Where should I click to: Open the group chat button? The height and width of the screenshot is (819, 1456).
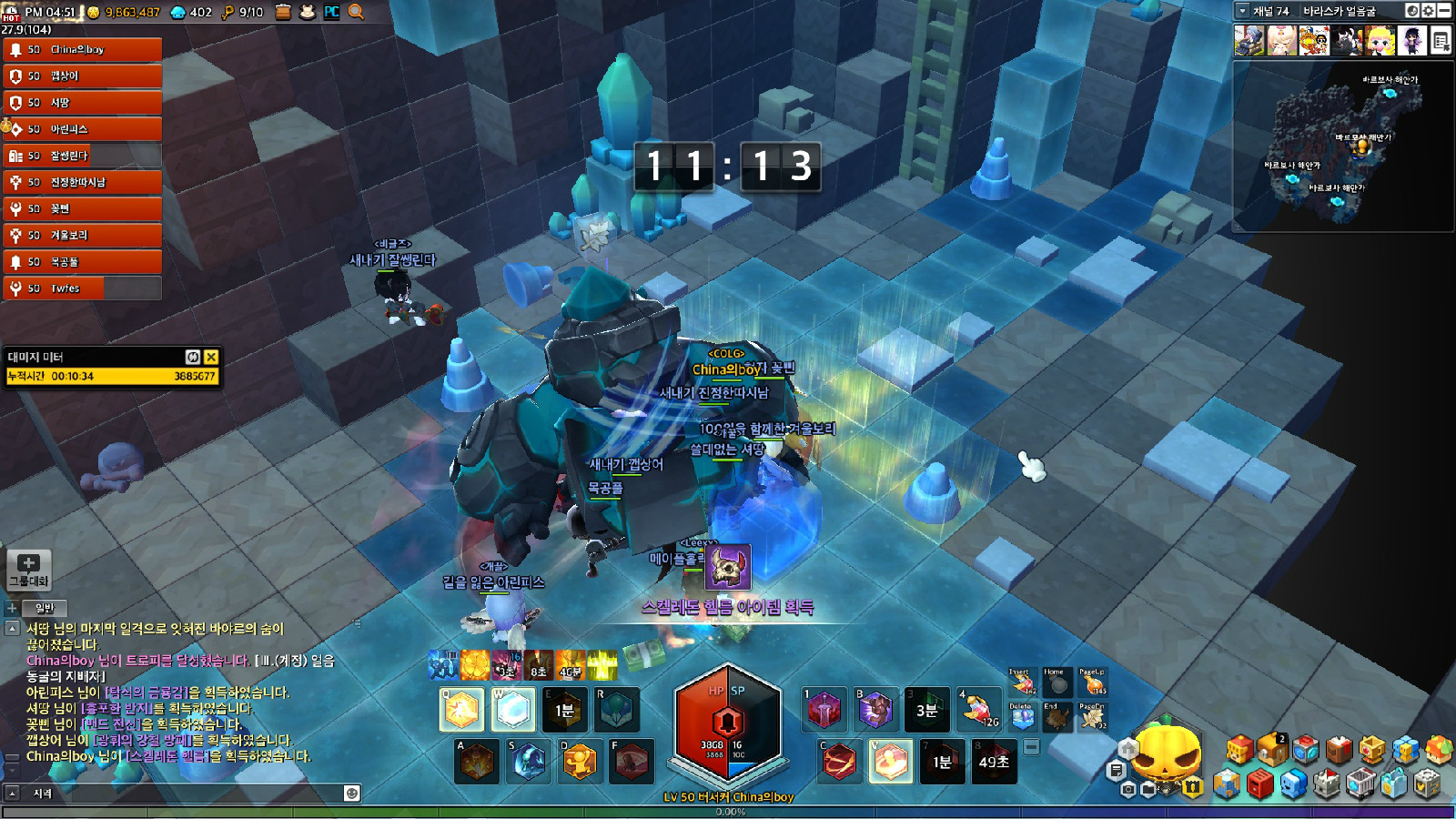click(28, 569)
